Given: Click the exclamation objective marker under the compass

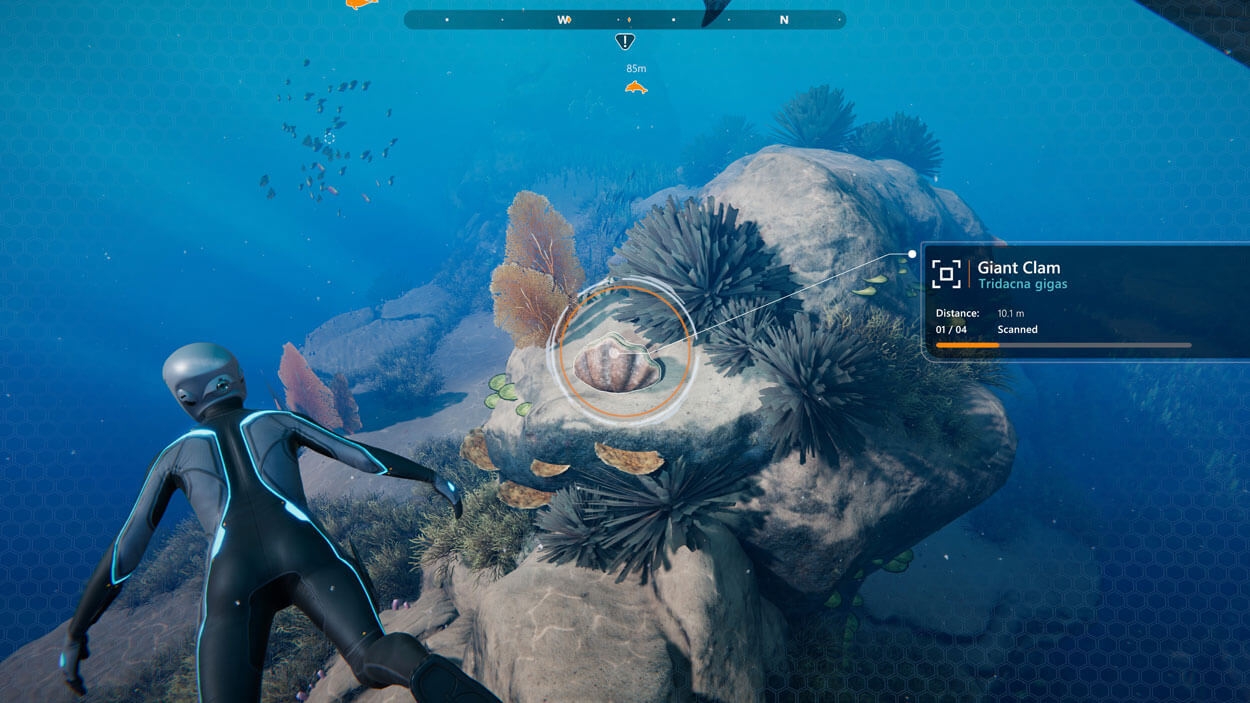Looking at the screenshot, I should [x=625, y=41].
